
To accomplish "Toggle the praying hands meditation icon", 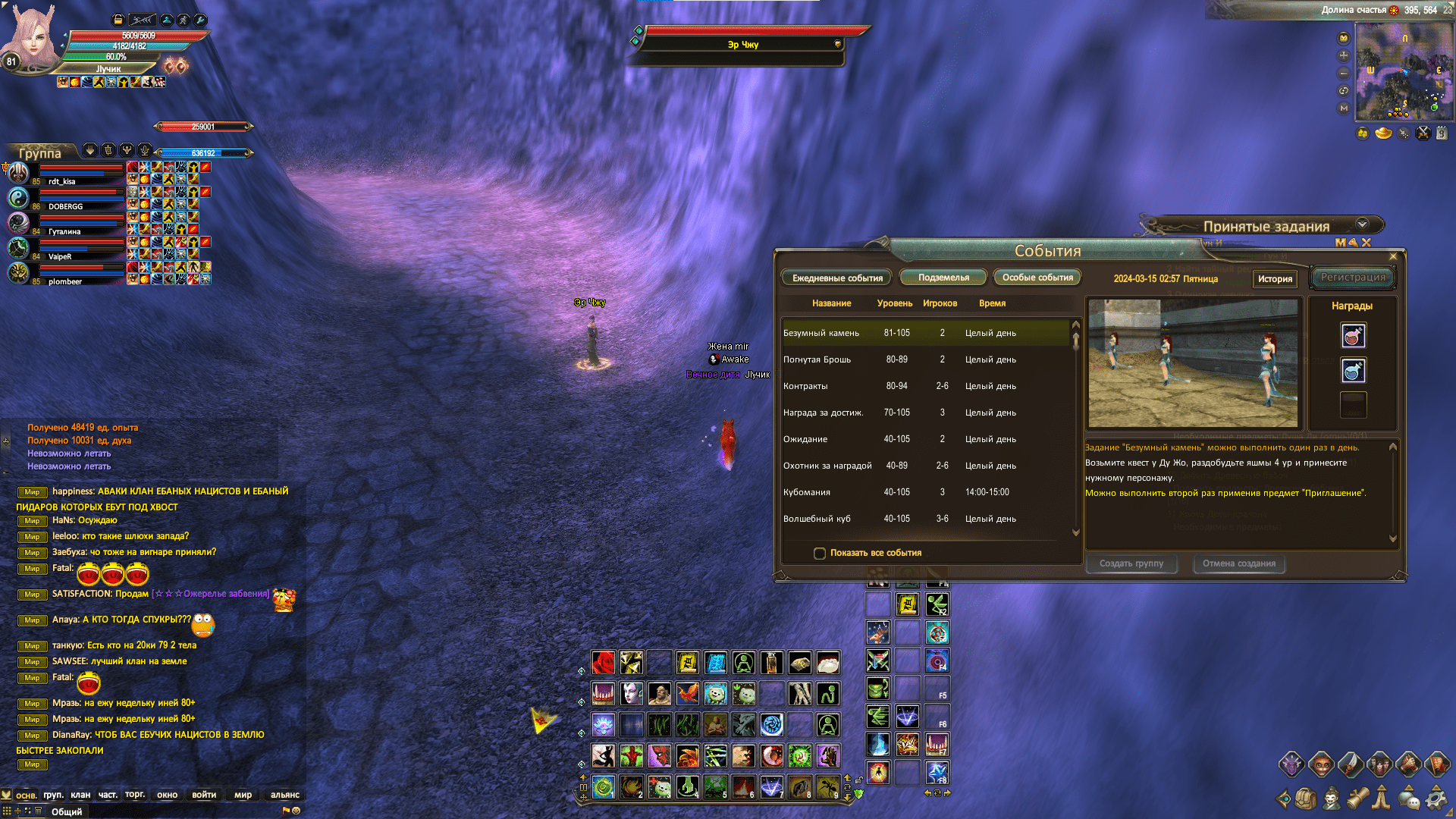I will click(x=1380, y=800).
